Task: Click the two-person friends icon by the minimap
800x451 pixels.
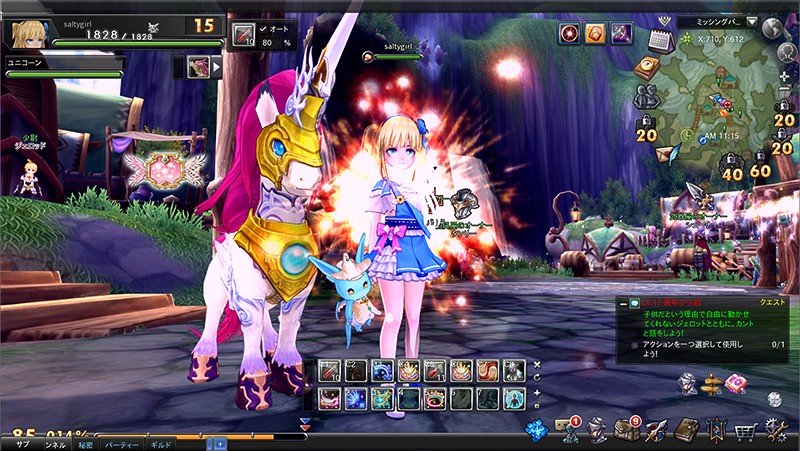Action: coord(646,96)
